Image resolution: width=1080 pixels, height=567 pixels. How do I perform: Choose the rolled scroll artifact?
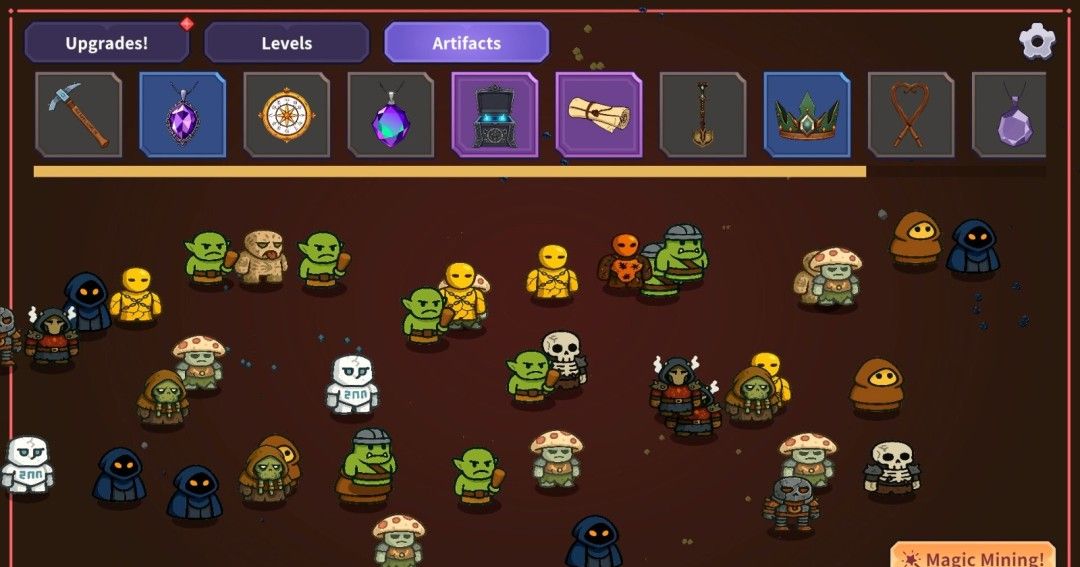(x=598, y=115)
